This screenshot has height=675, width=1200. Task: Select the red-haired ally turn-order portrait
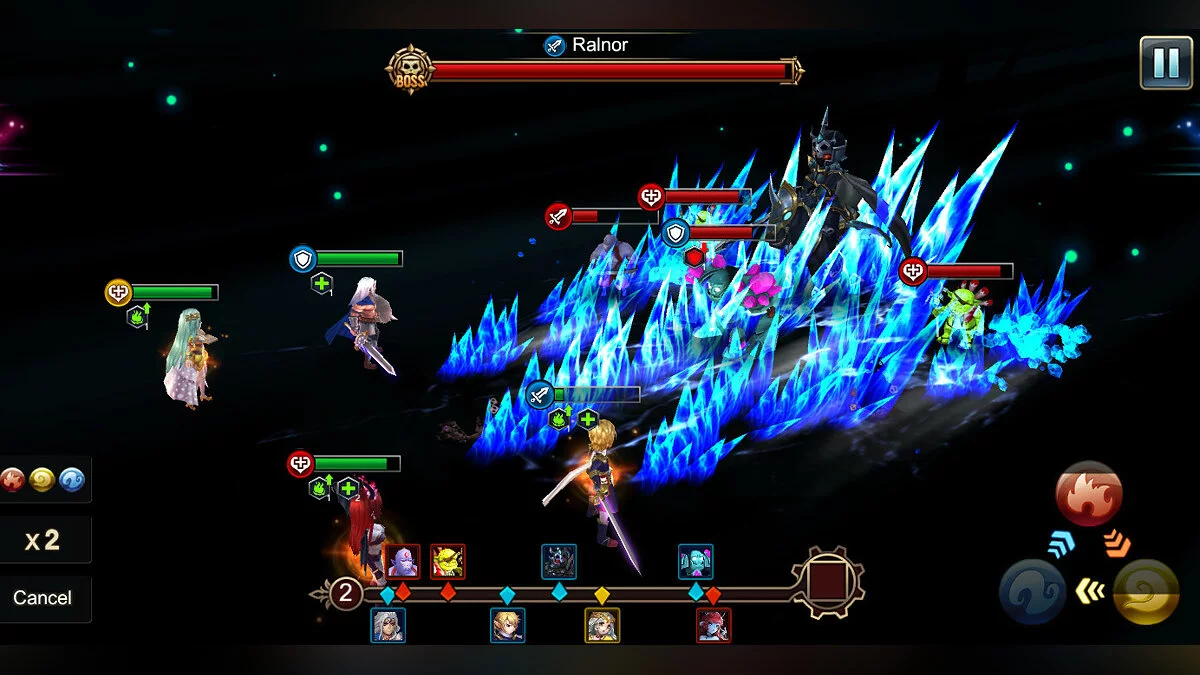(x=713, y=626)
